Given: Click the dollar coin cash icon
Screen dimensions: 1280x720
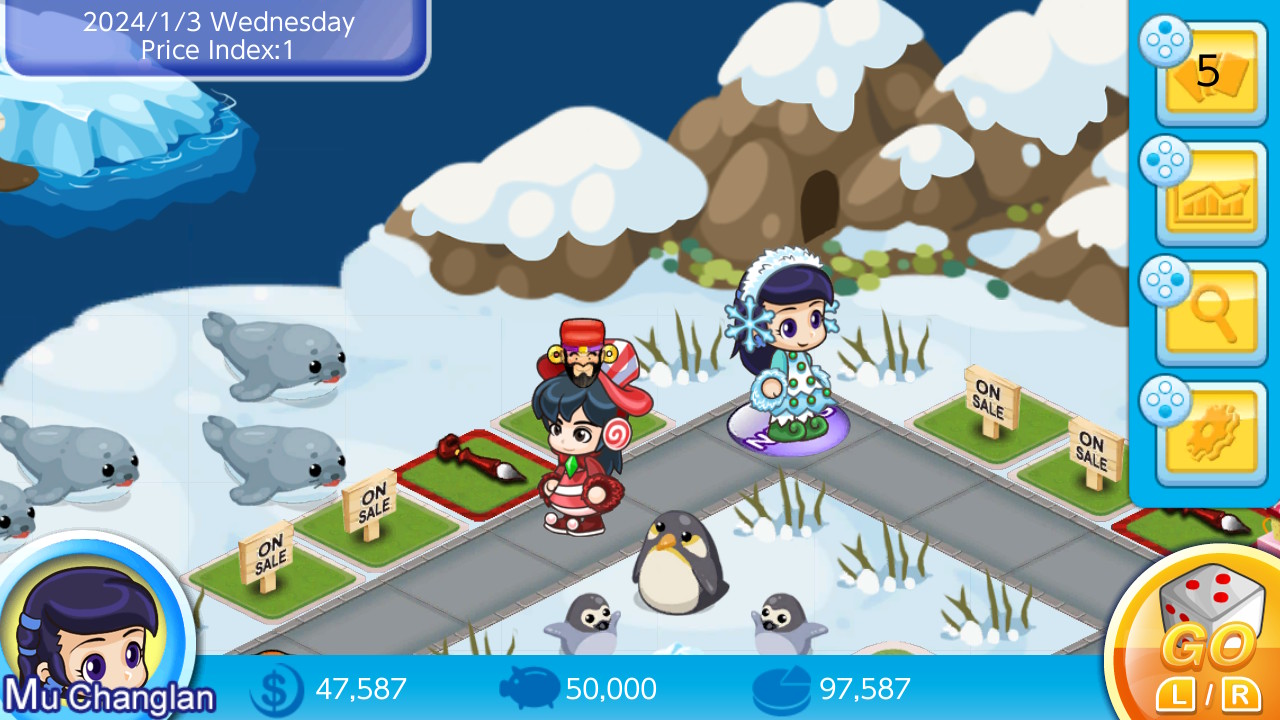Looking at the screenshot, I should tap(278, 688).
